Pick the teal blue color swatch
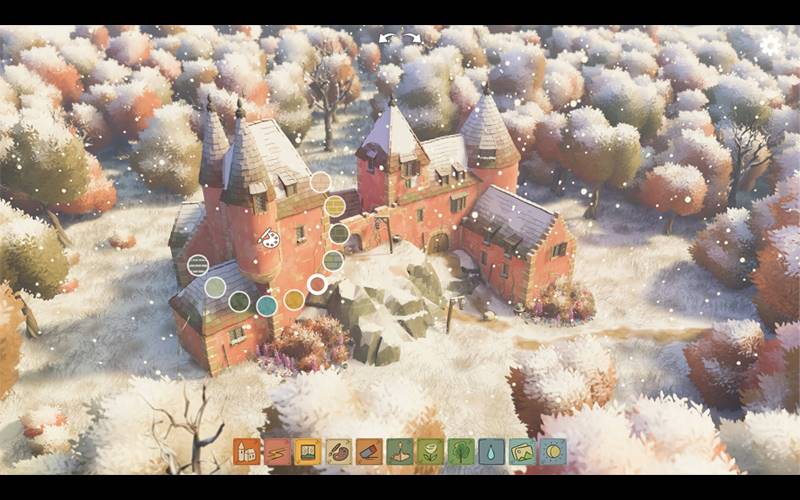This screenshot has width=800, height=500. pyautogui.click(x=267, y=305)
